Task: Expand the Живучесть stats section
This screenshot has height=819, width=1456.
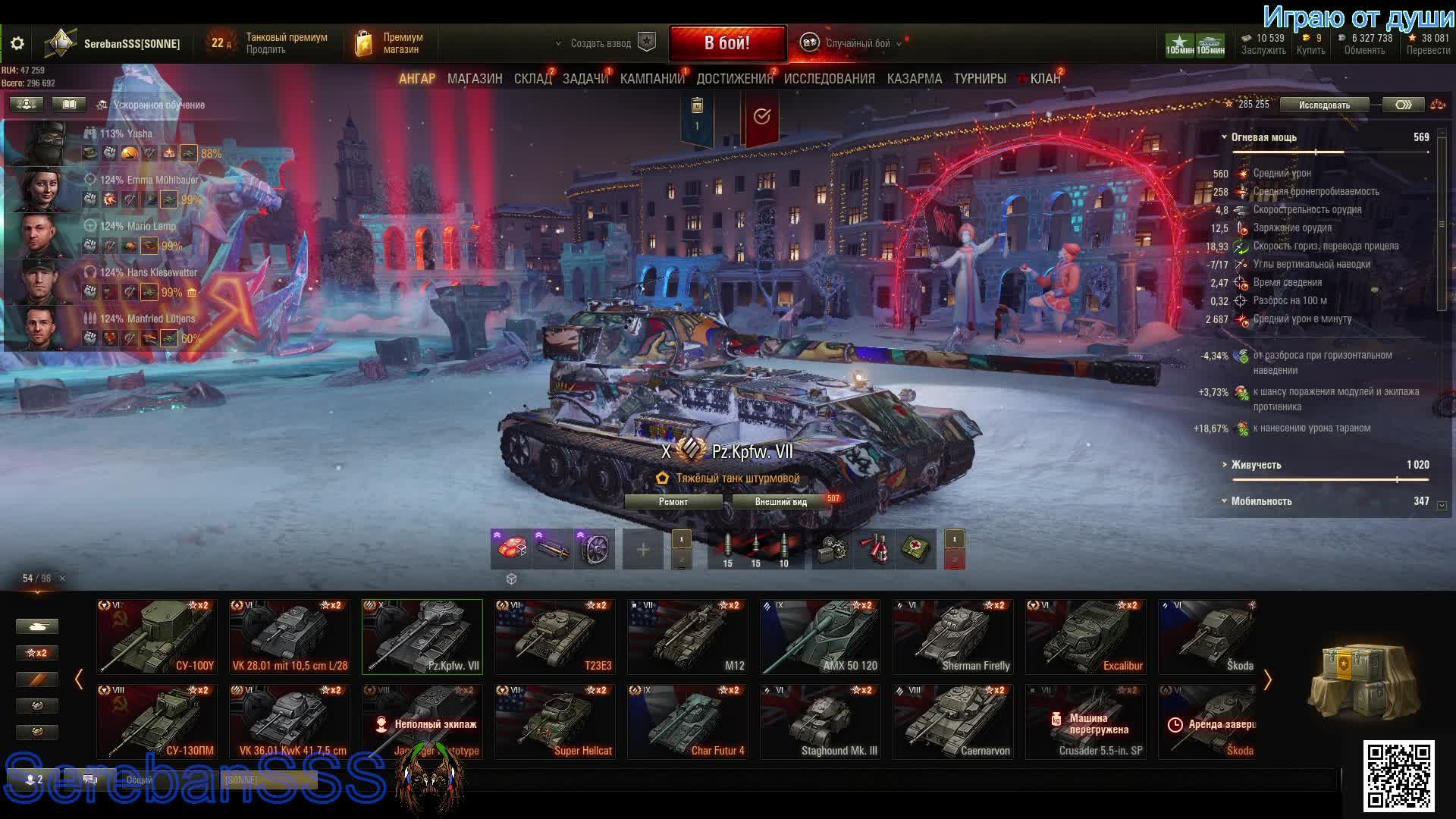Action: tap(1256, 465)
